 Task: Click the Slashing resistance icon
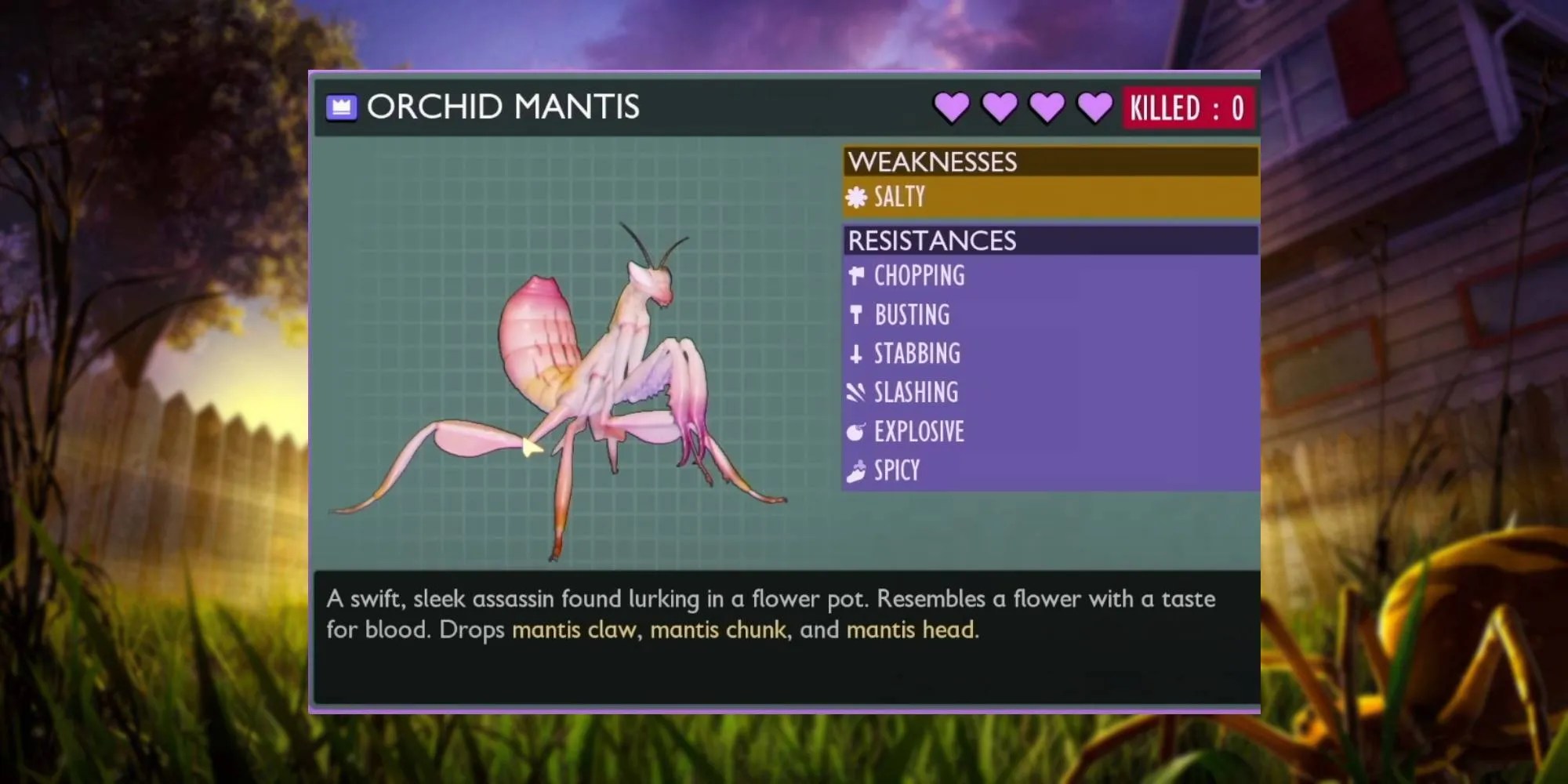(856, 392)
